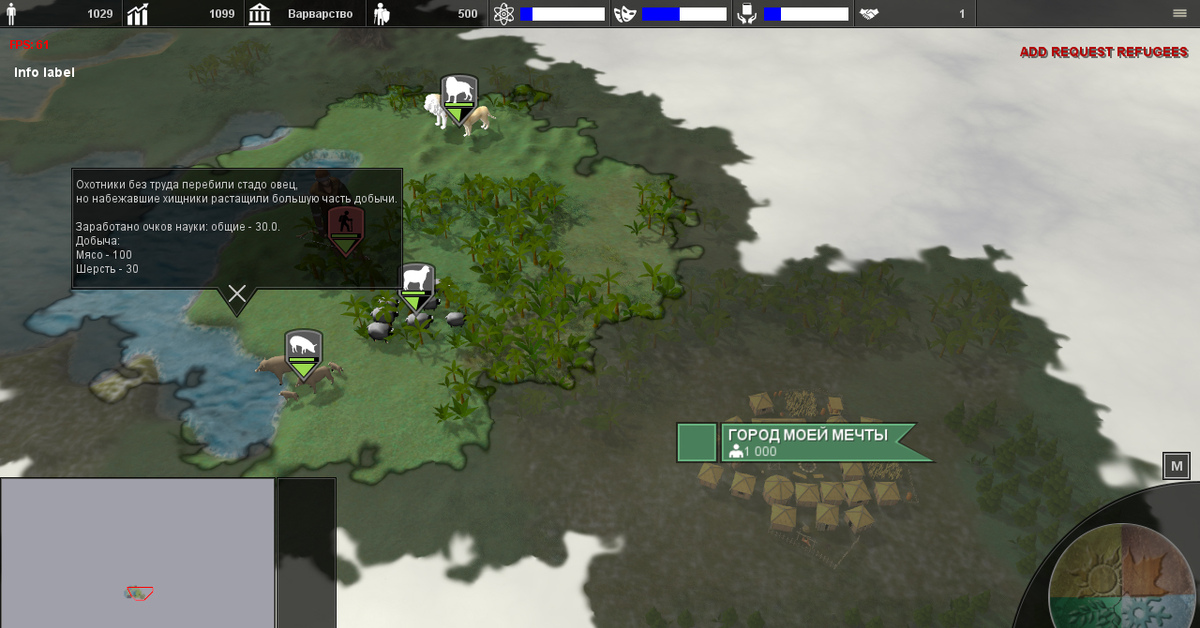Select the wild boar map marker
Viewport: 1200px width, 628px height.
[x=303, y=350]
